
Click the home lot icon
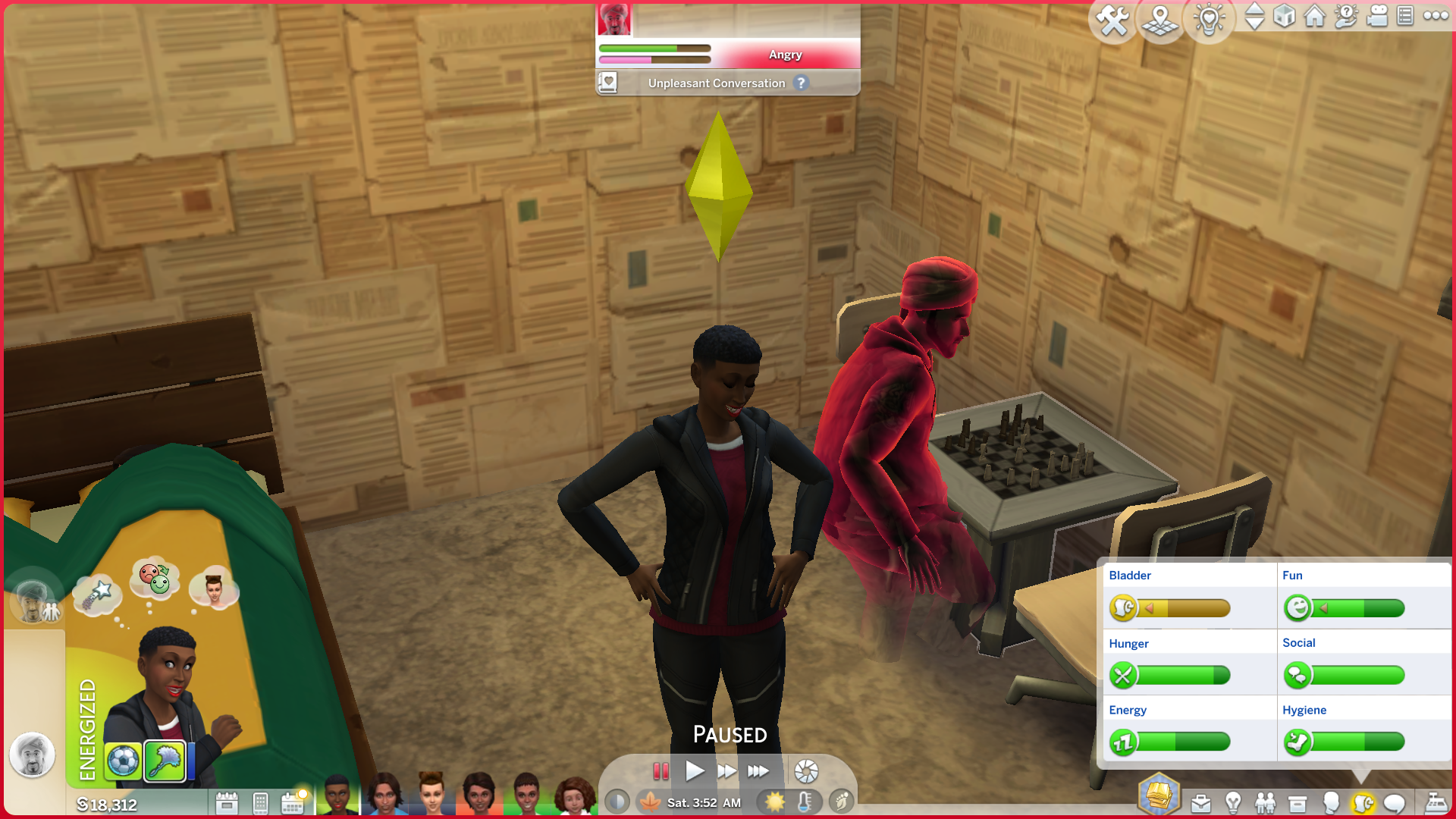(1315, 16)
